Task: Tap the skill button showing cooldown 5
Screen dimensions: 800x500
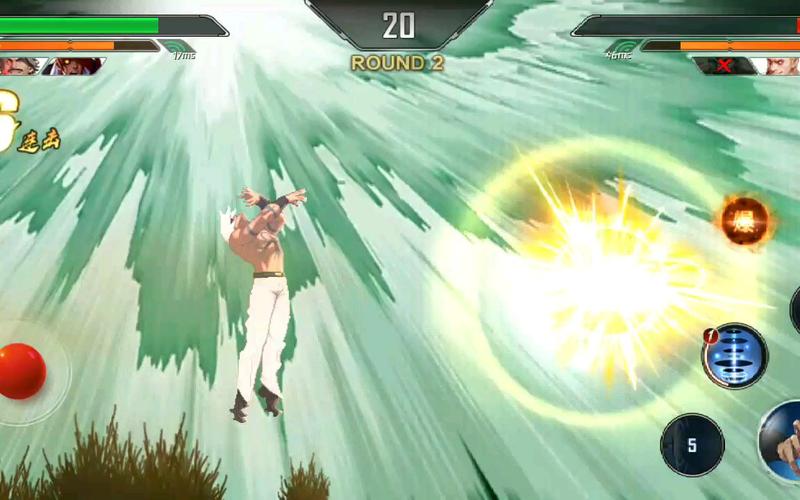Action: tap(692, 444)
